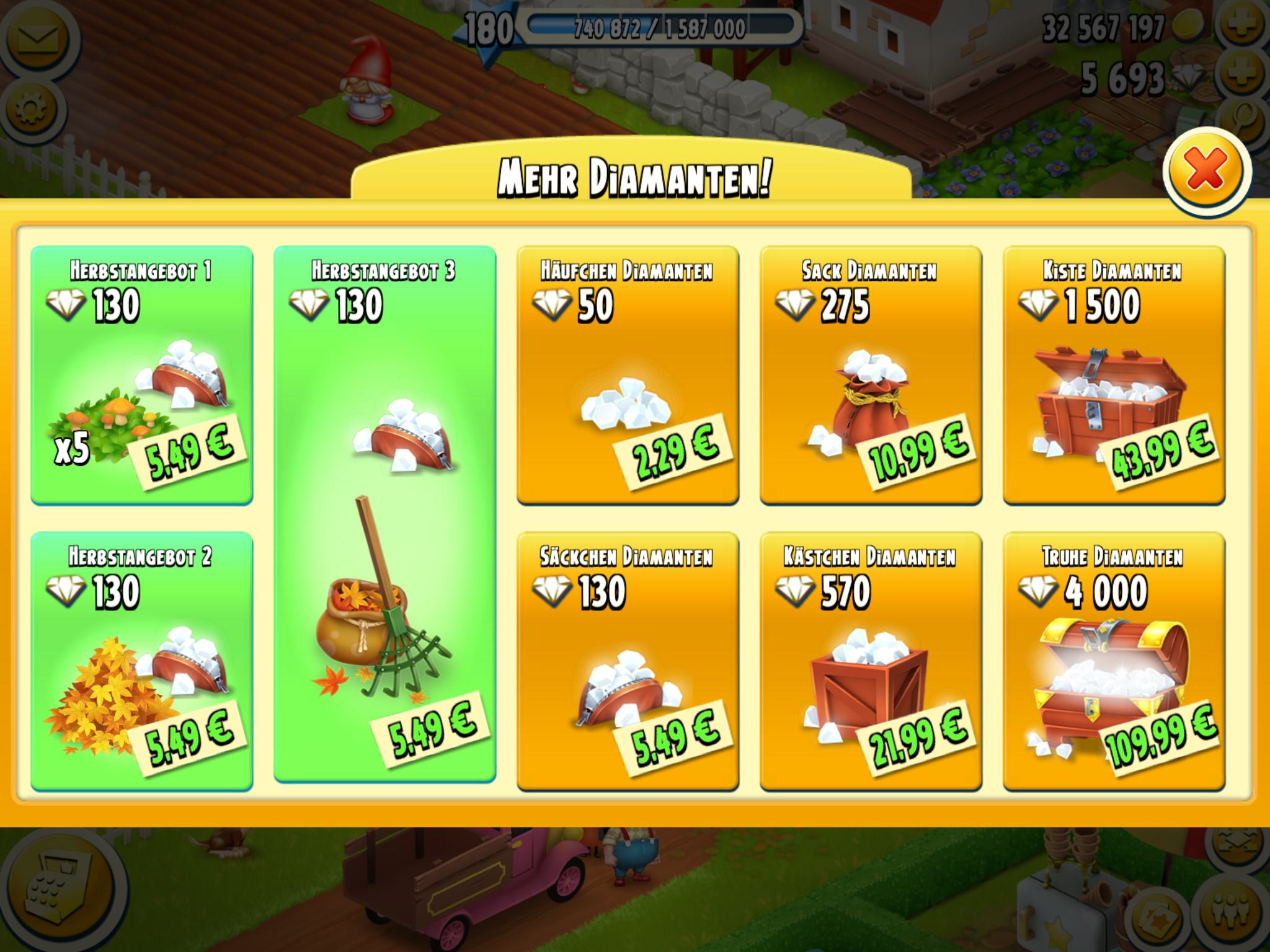Buy Häufchen Diamanten for 2,29 €

pyautogui.click(x=628, y=375)
